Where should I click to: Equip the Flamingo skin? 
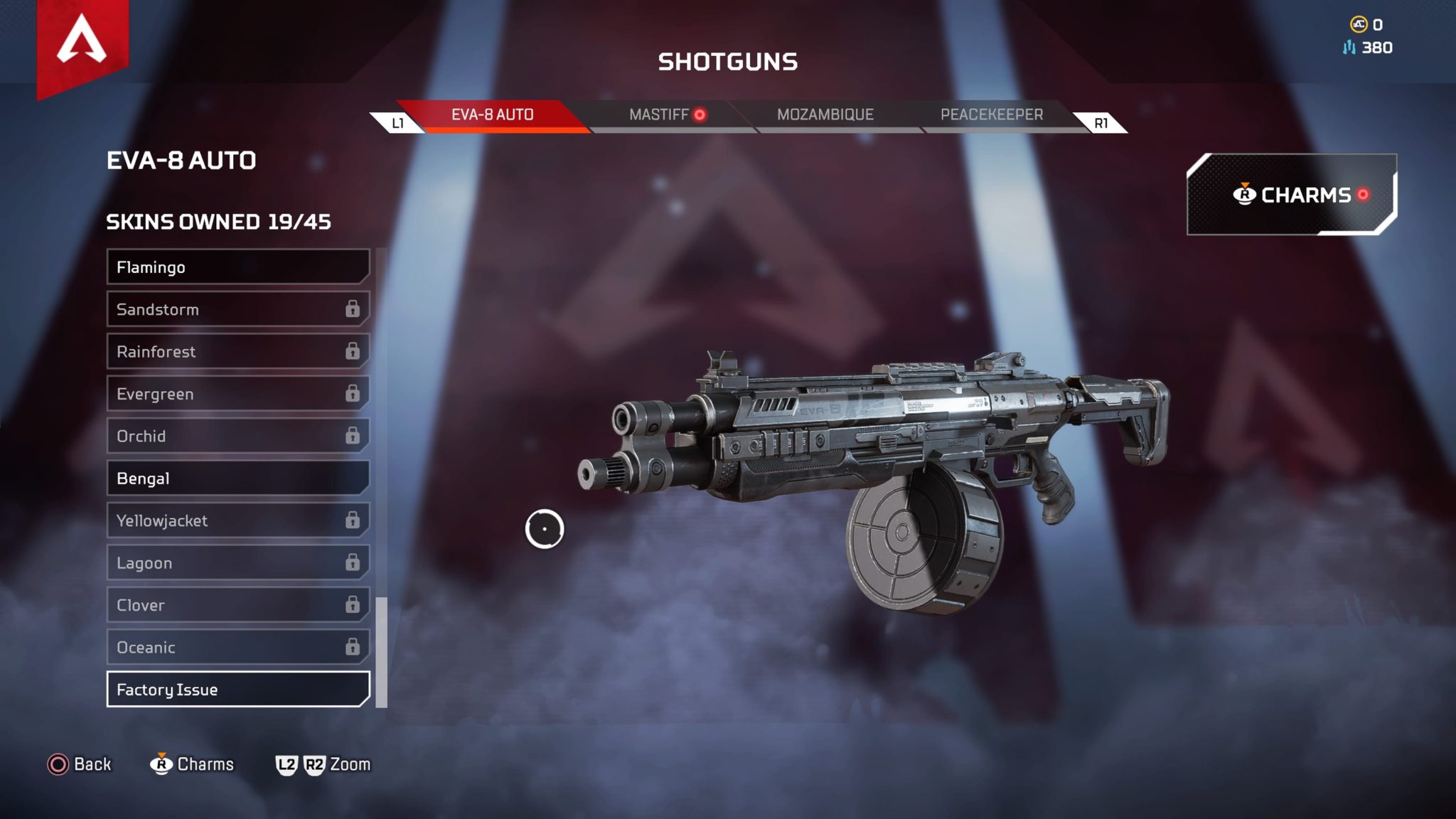[x=237, y=267]
